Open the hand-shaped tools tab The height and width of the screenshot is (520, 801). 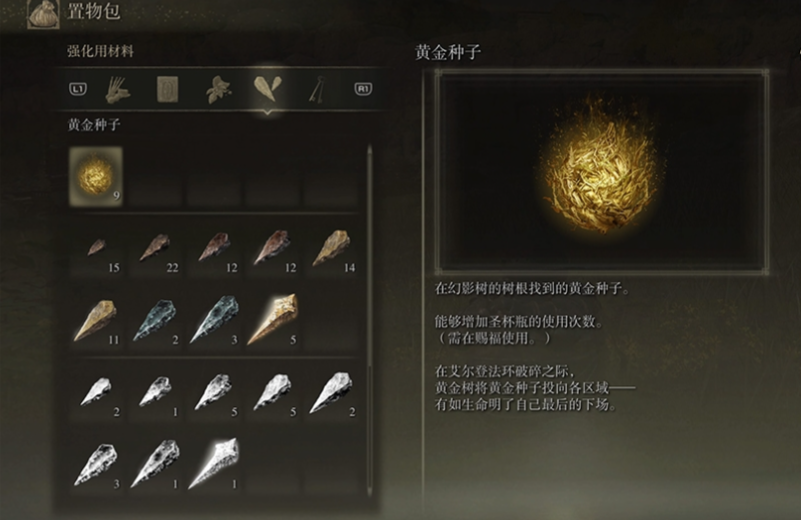[x=118, y=89]
